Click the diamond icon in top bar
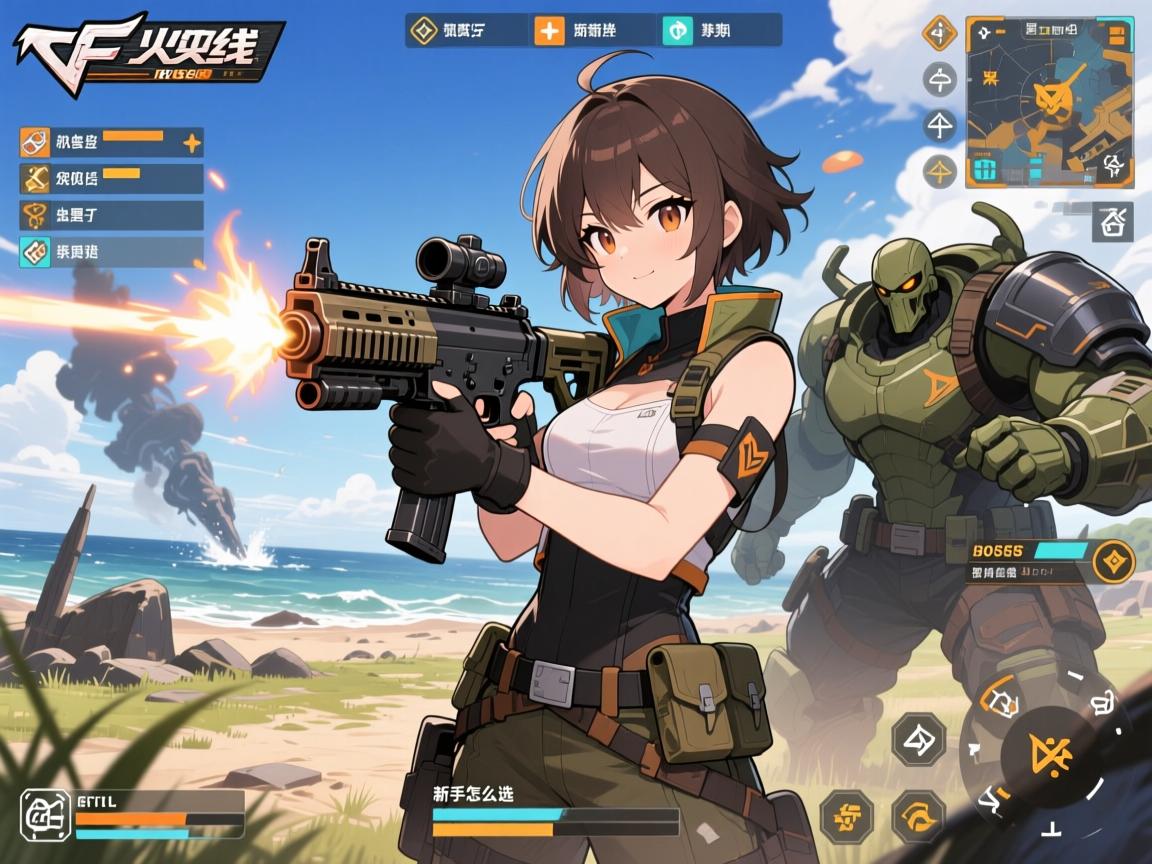The height and width of the screenshot is (864, 1152). tap(422, 30)
